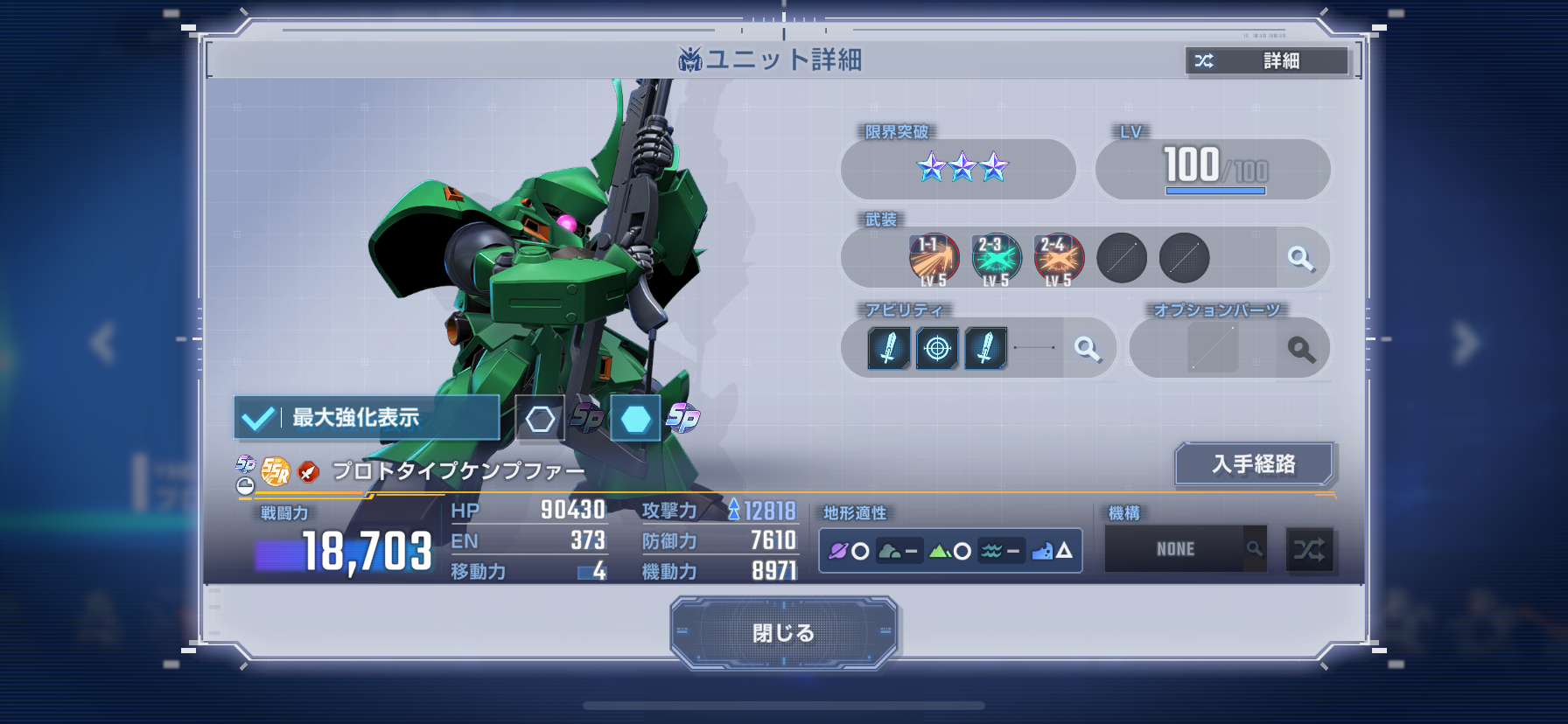Open the 機構 NONE mechanism search
Viewport: 1568px width, 724px height.
point(1254,548)
